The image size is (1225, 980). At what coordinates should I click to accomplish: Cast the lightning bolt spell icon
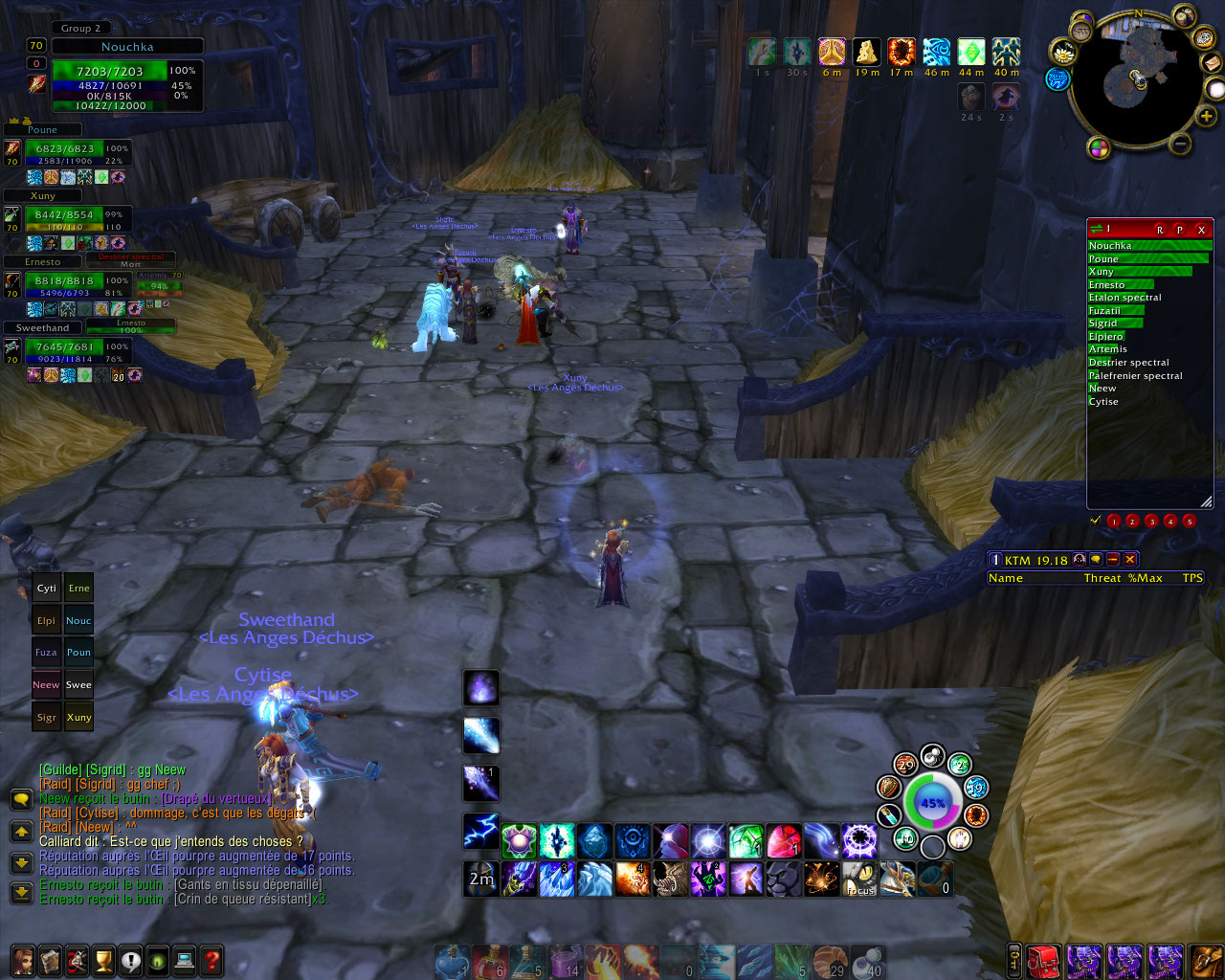[x=480, y=832]
